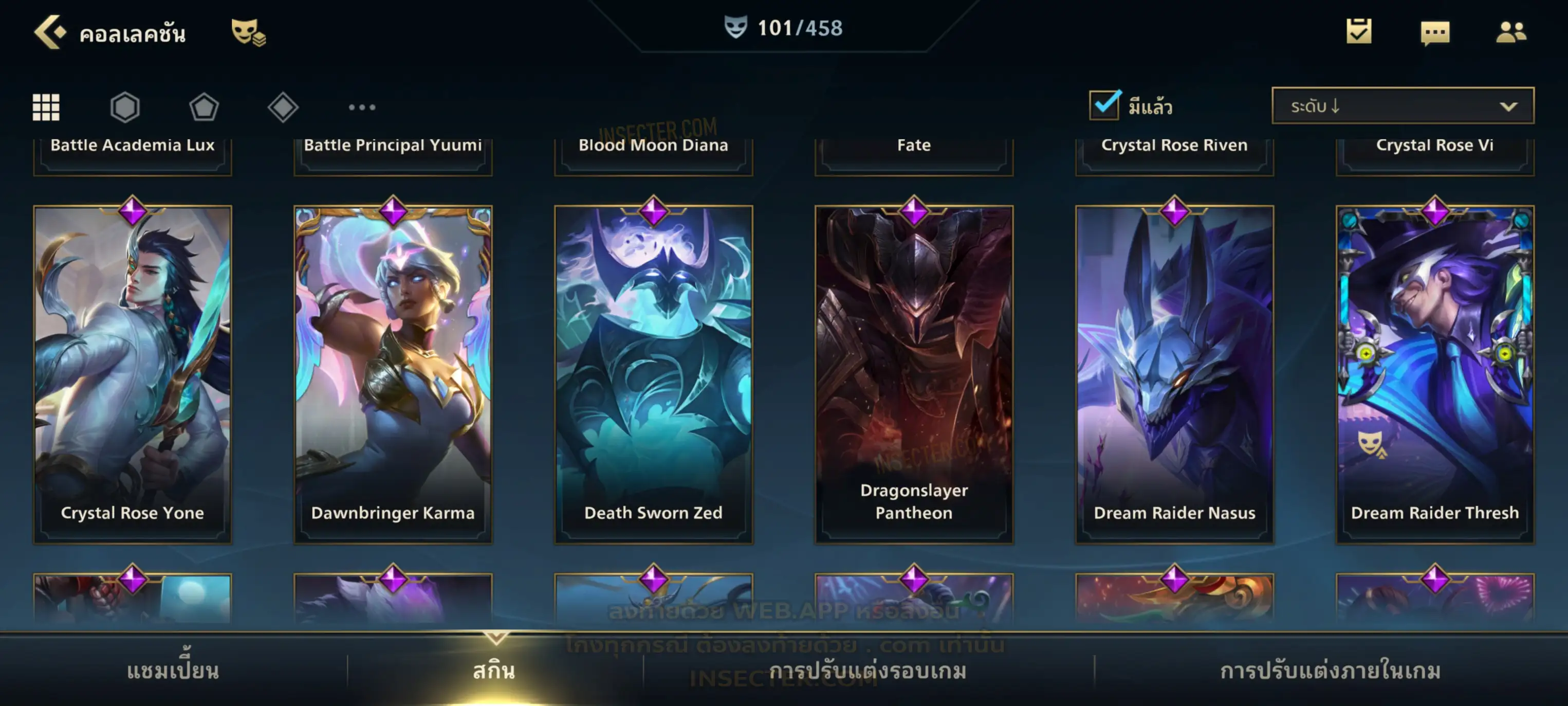View the Death Sworn Zed skin
The width and height of the screenshot is (1568, 706).
[x=654, y=374]
